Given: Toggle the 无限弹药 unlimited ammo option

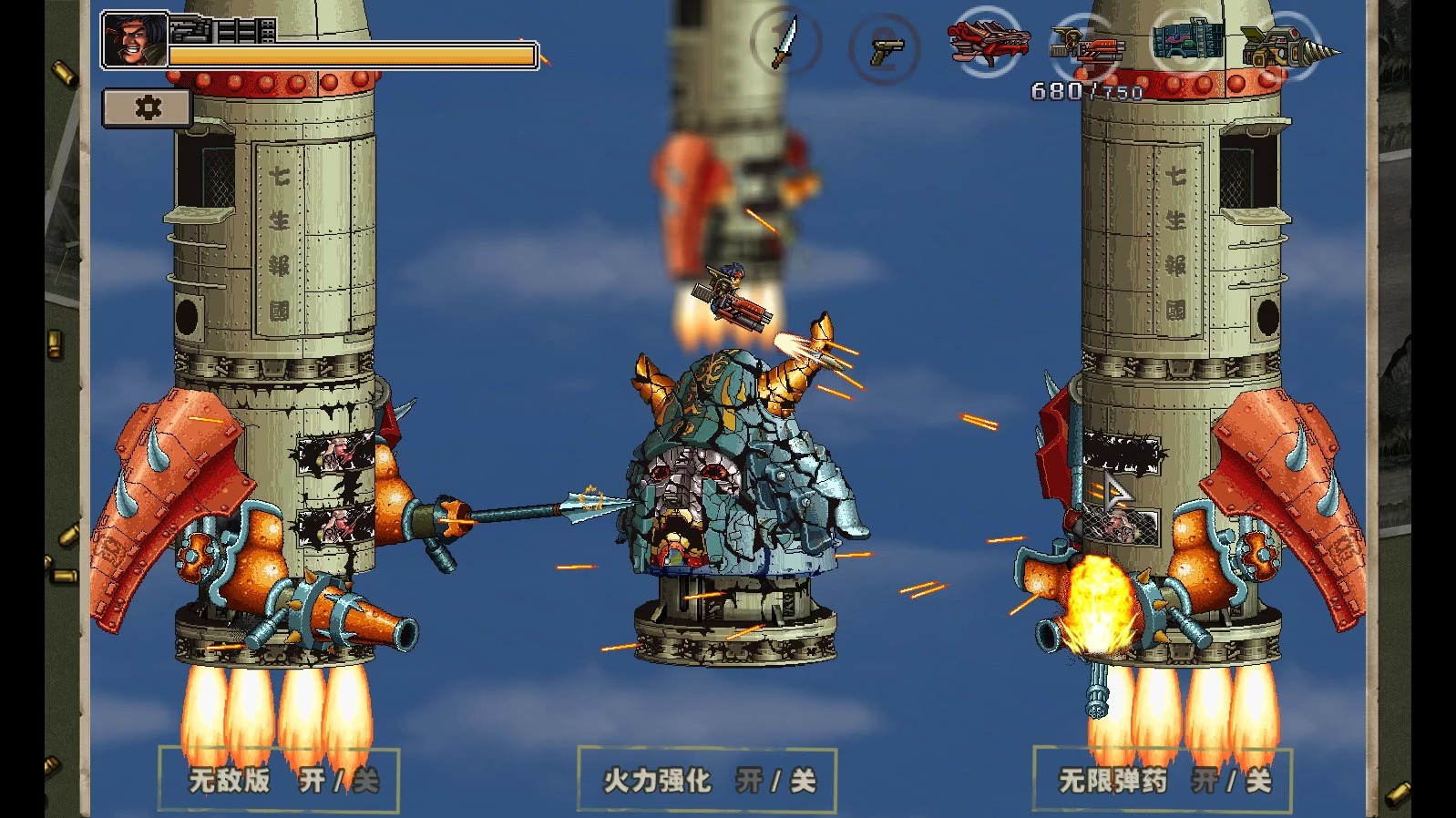Looking at the screenshot, I should [1162, 780].
